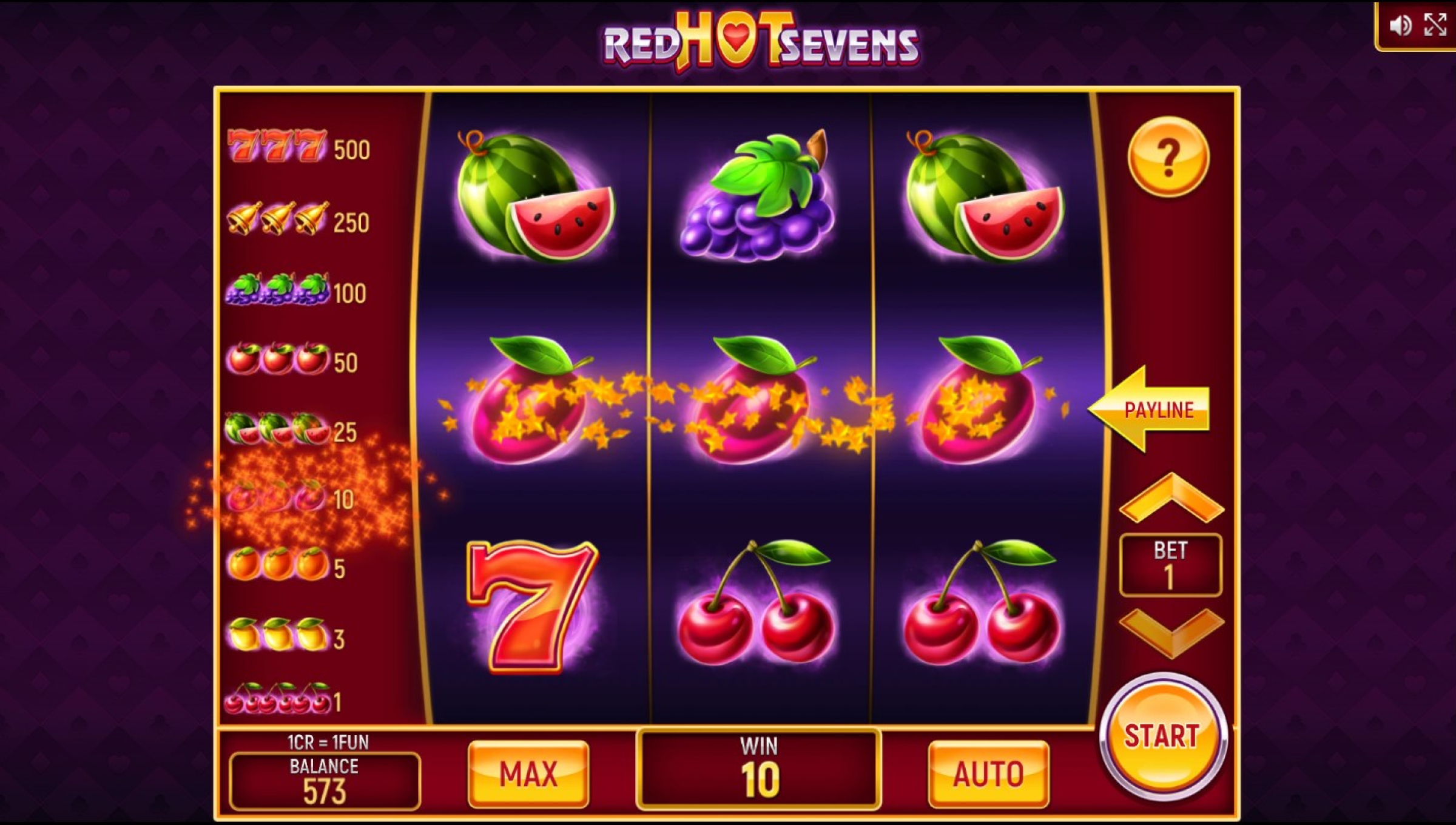Decrease the bet with the down arrow
Image resolution: width=1456 pixels, height=825 pixels.
point(1171,632)
